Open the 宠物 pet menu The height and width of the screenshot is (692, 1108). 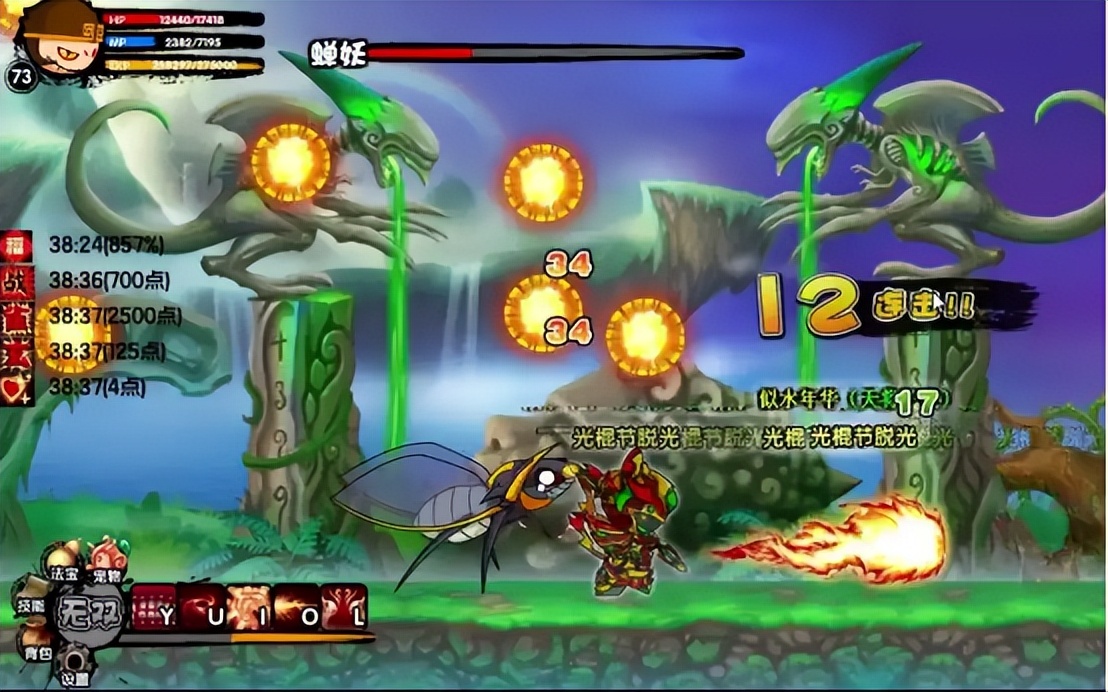click(107, 560)
